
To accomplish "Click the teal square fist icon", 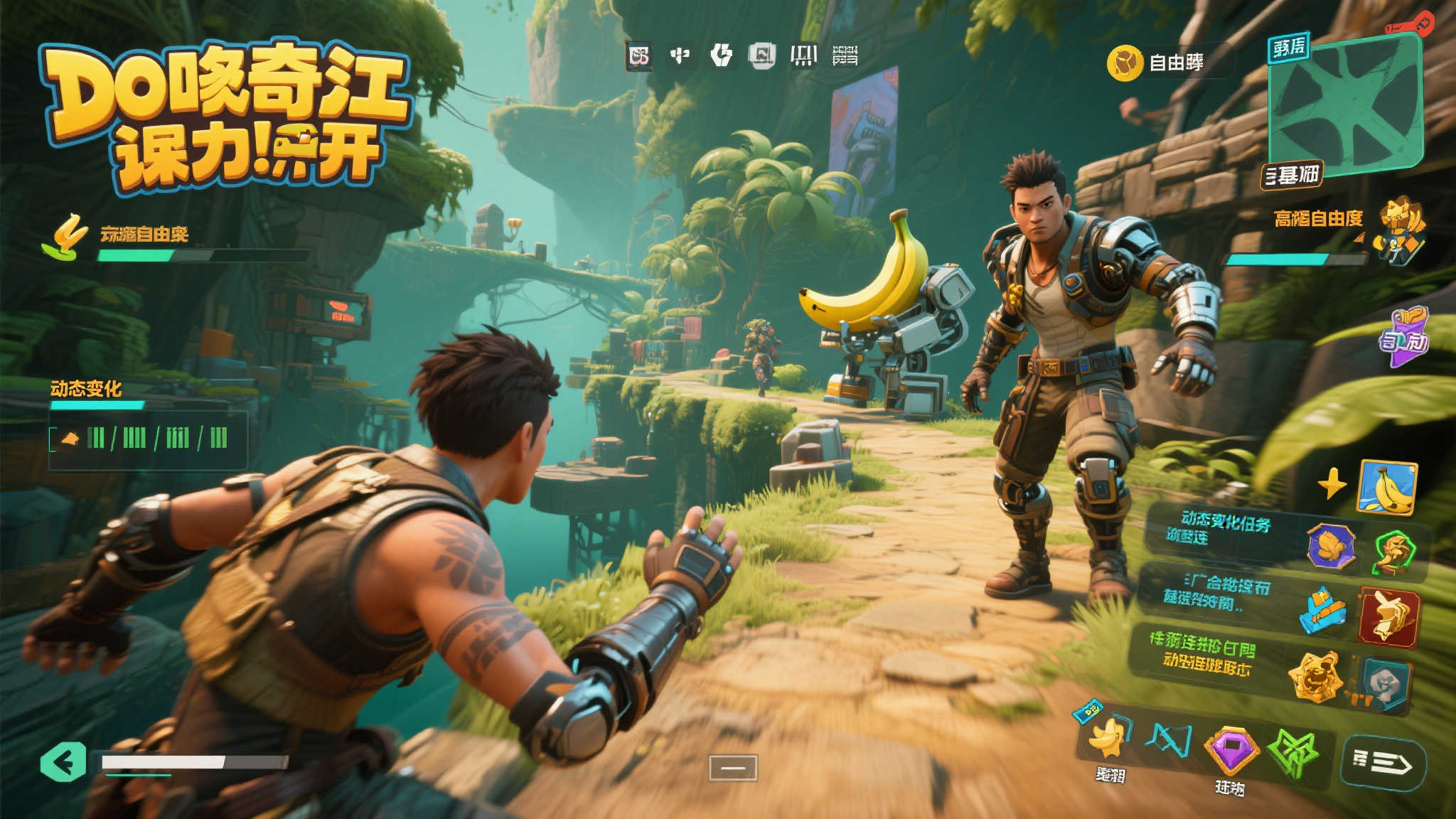I will tap(1384, 683).
